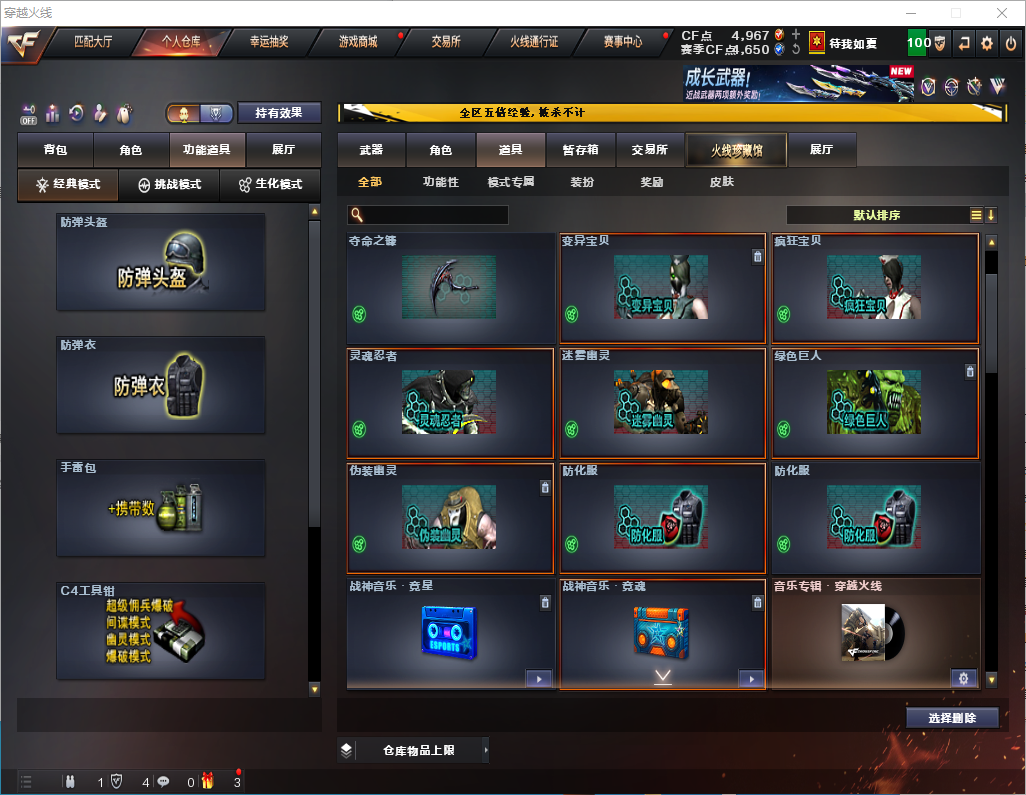Switch to the 交易所 top navigation tab
Viewport: 1026px width, 795px height.
(x=446, y=42)
